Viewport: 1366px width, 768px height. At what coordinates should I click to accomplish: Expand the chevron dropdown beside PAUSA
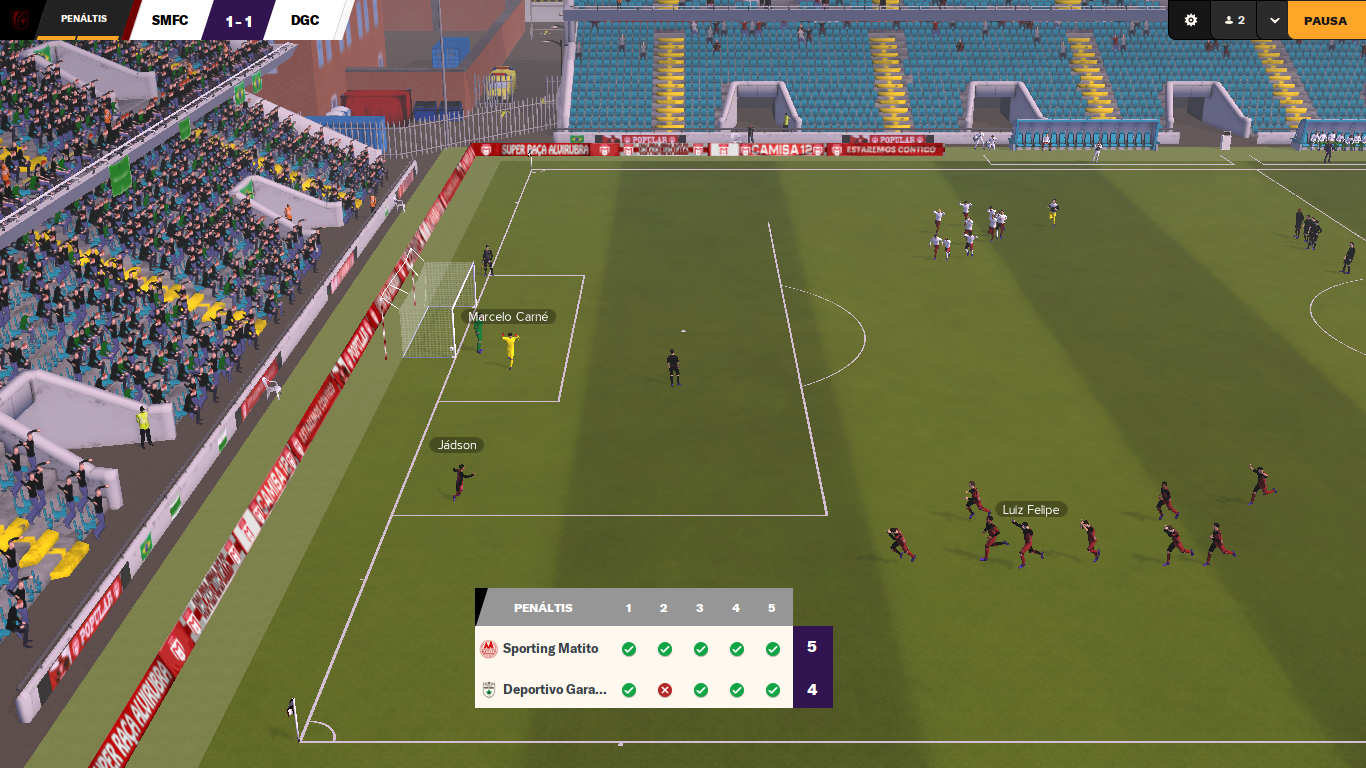click(1274, 20)
